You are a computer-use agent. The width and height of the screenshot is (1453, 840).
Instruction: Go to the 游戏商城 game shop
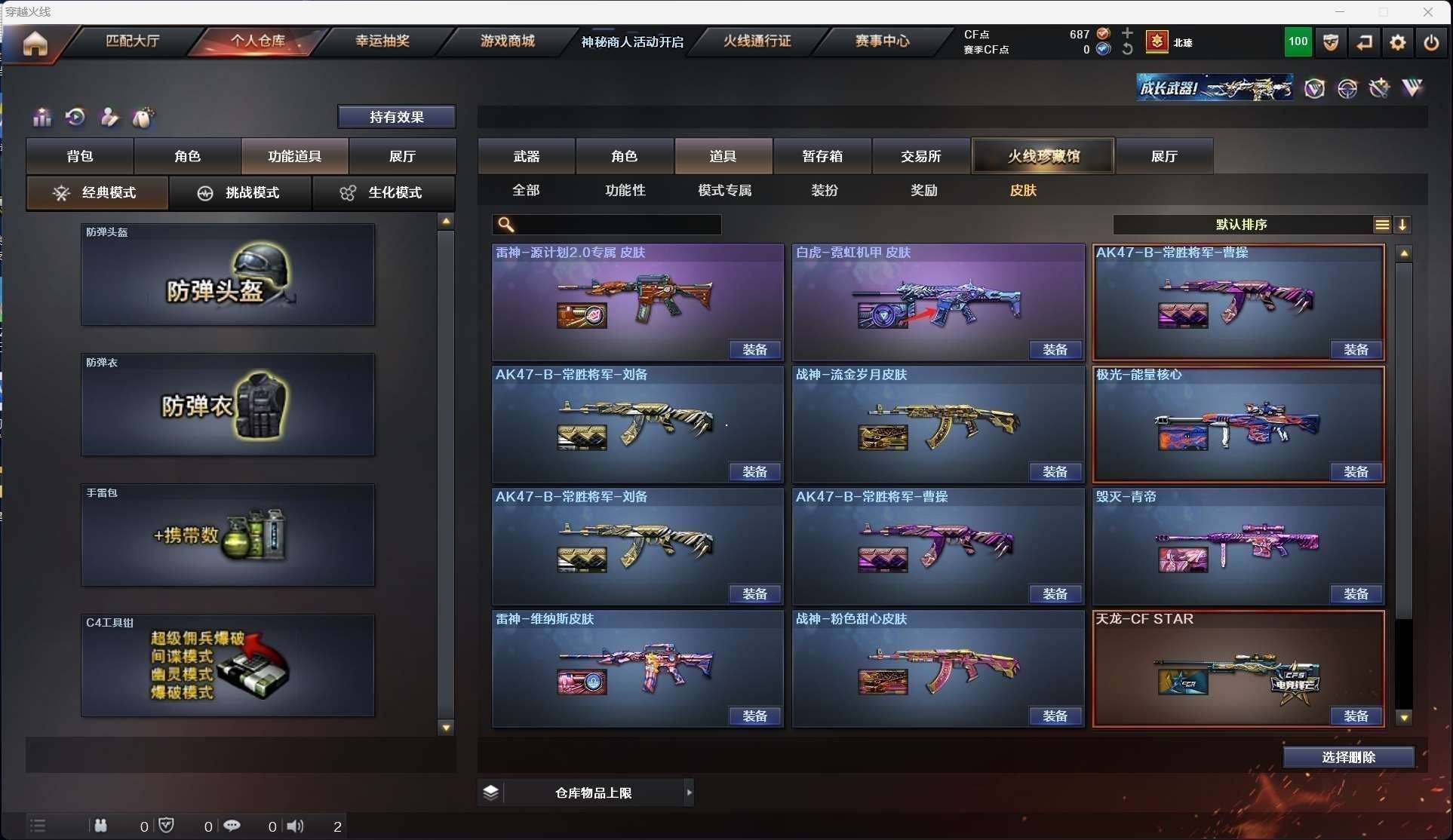tap(507, 41)
